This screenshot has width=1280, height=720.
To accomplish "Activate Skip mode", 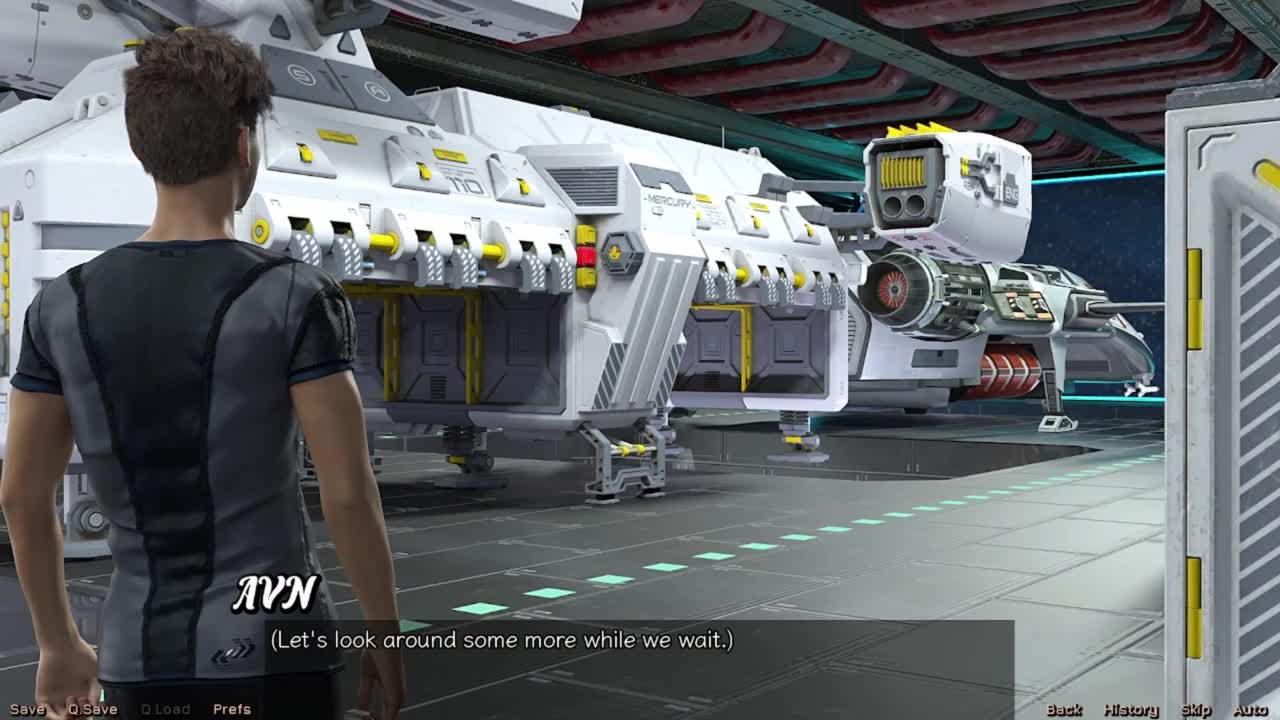I will click(1196, 709).
